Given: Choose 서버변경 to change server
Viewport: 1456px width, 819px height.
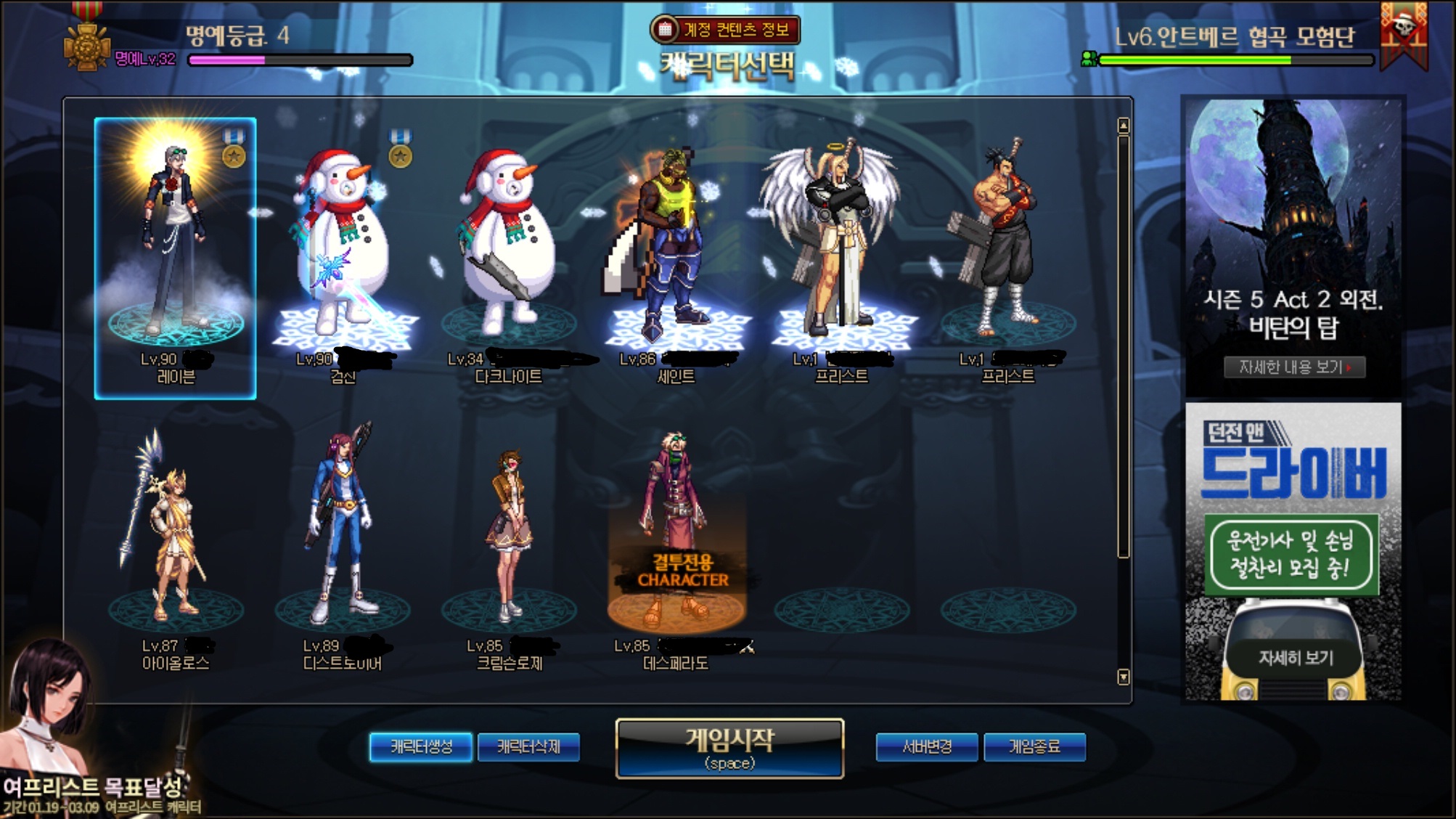Looking at the screenshot, I should pos(927,747).
